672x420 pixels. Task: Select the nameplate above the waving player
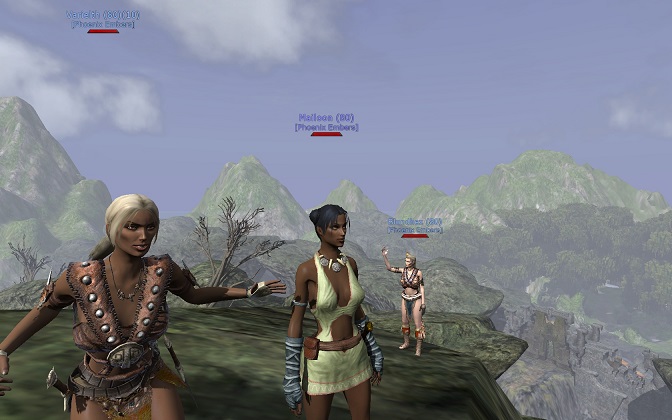[414, 221]
